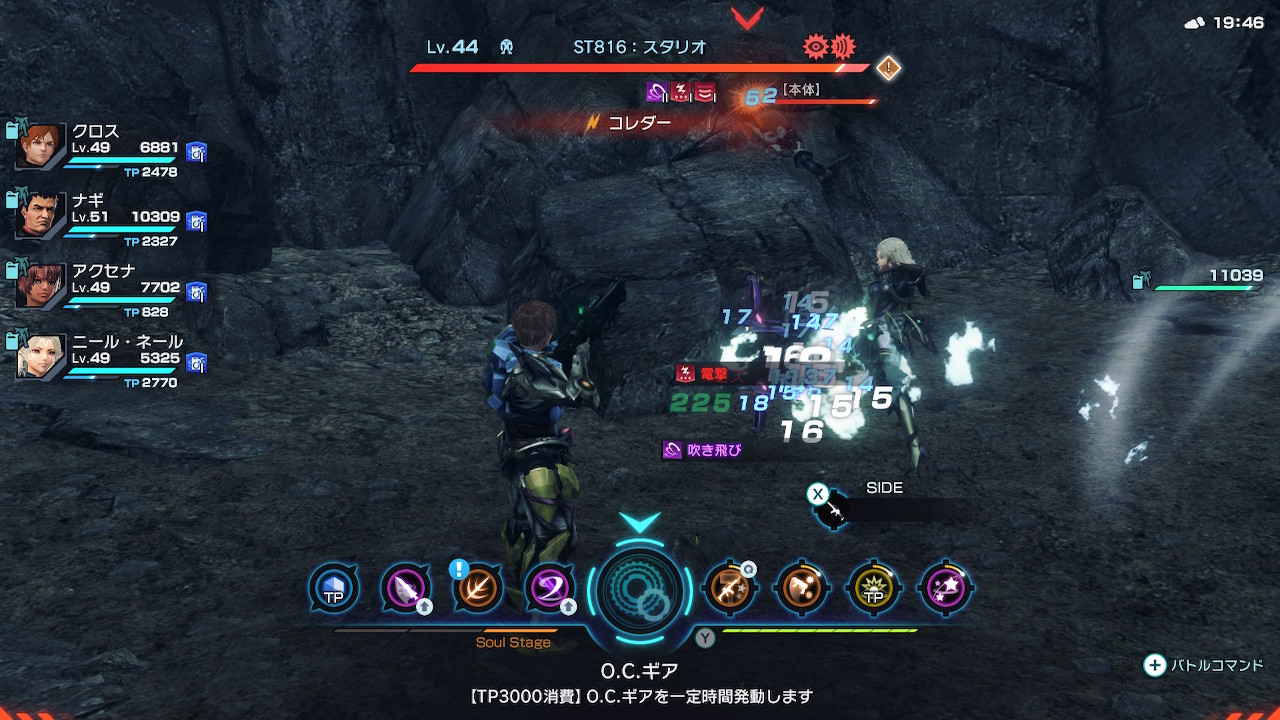
Task: Choose アクセナ's party portrait
Action: coord(41,286)
